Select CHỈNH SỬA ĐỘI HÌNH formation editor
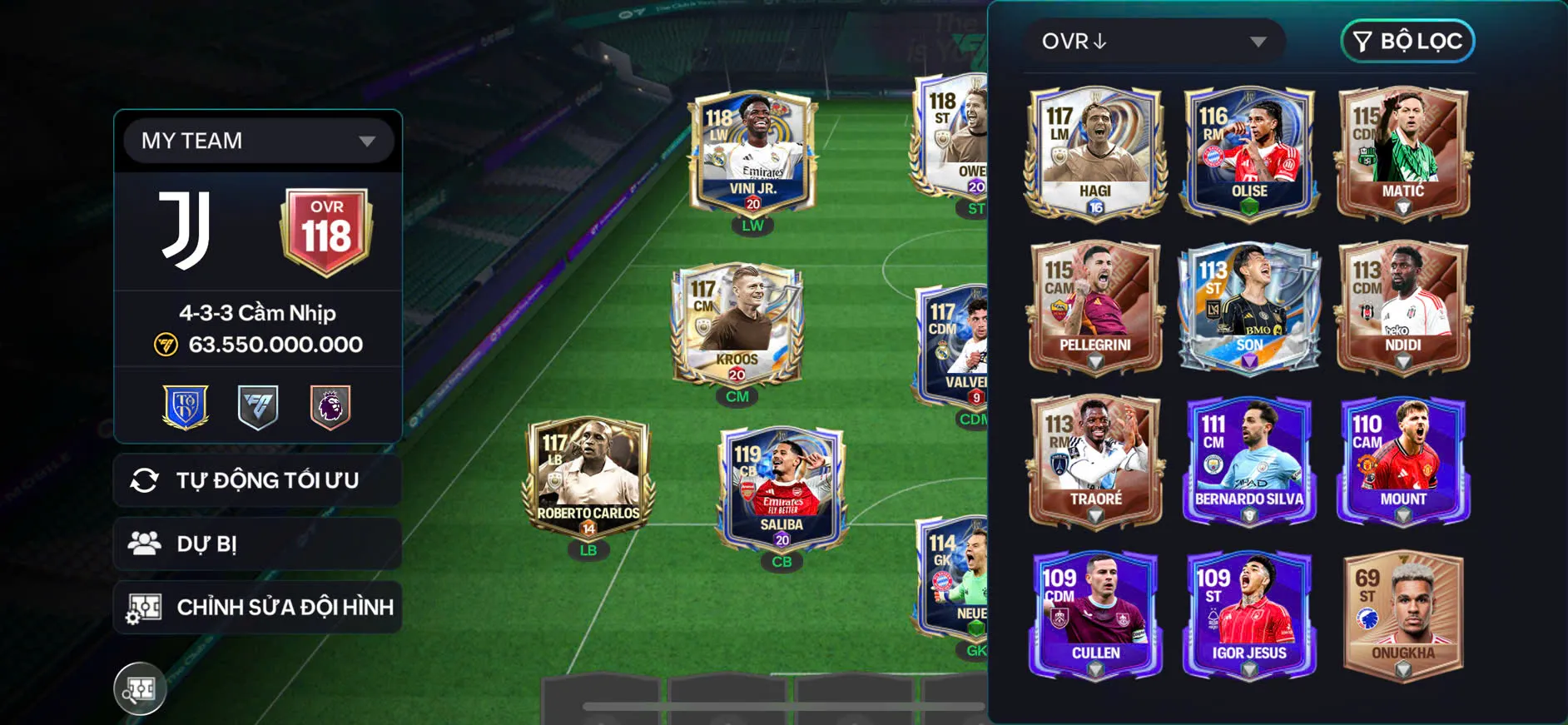 [257, 607]
